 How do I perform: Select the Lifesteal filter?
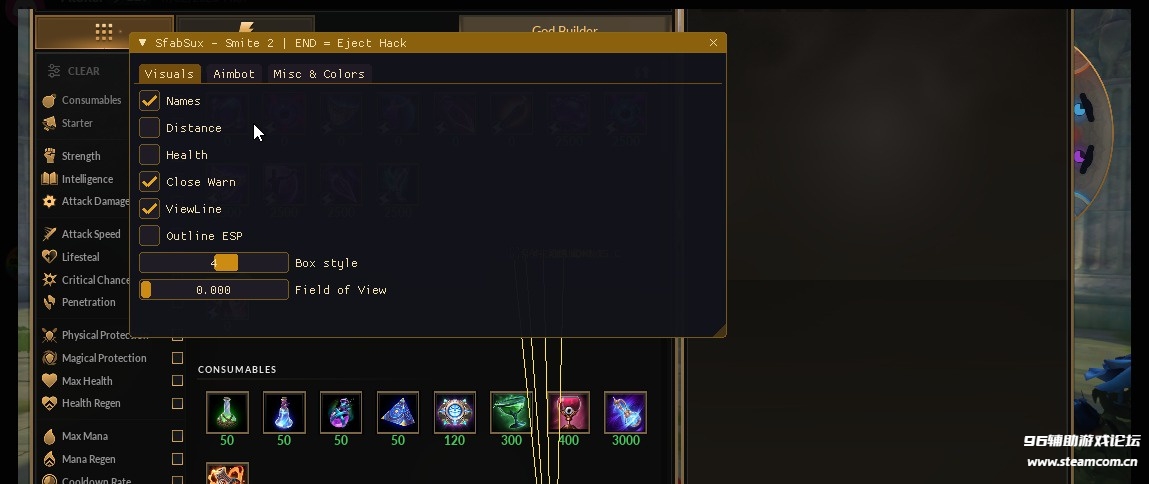tap(80, 257)
